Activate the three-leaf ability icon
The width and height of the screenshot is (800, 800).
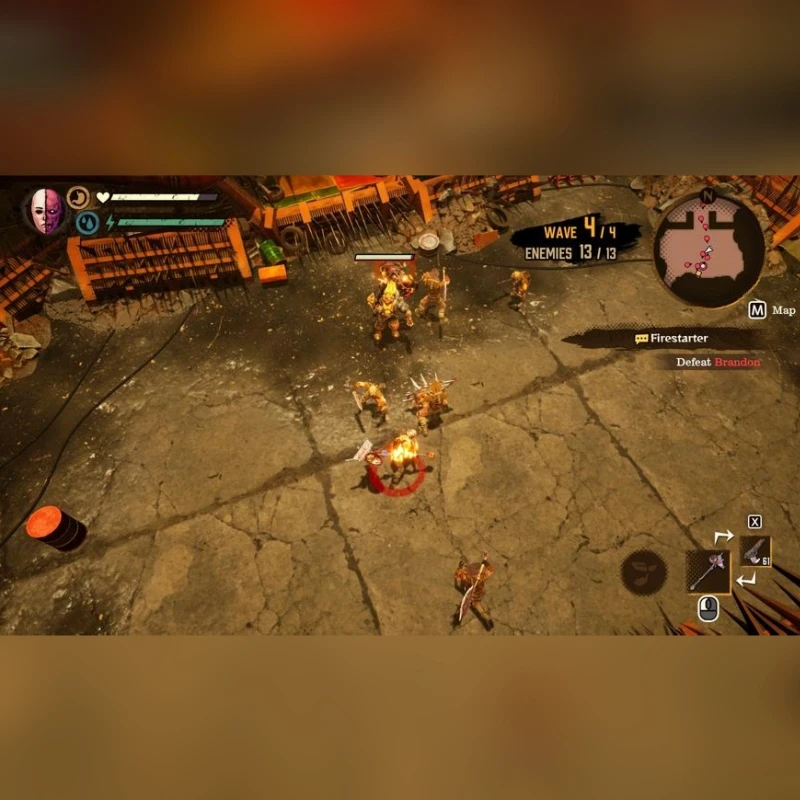click(x=643, y=573)
